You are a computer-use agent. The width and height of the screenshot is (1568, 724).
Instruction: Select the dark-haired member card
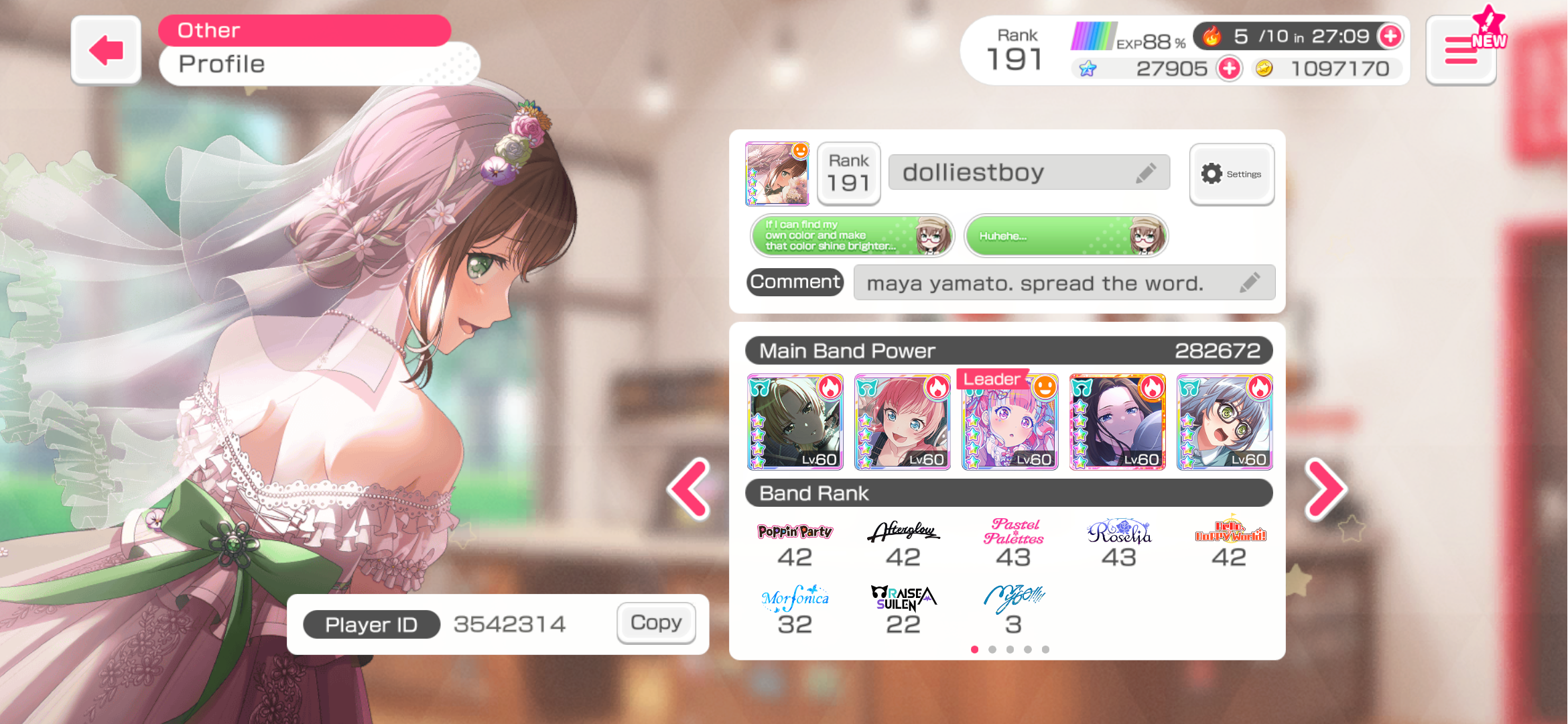click(1118, 422)
